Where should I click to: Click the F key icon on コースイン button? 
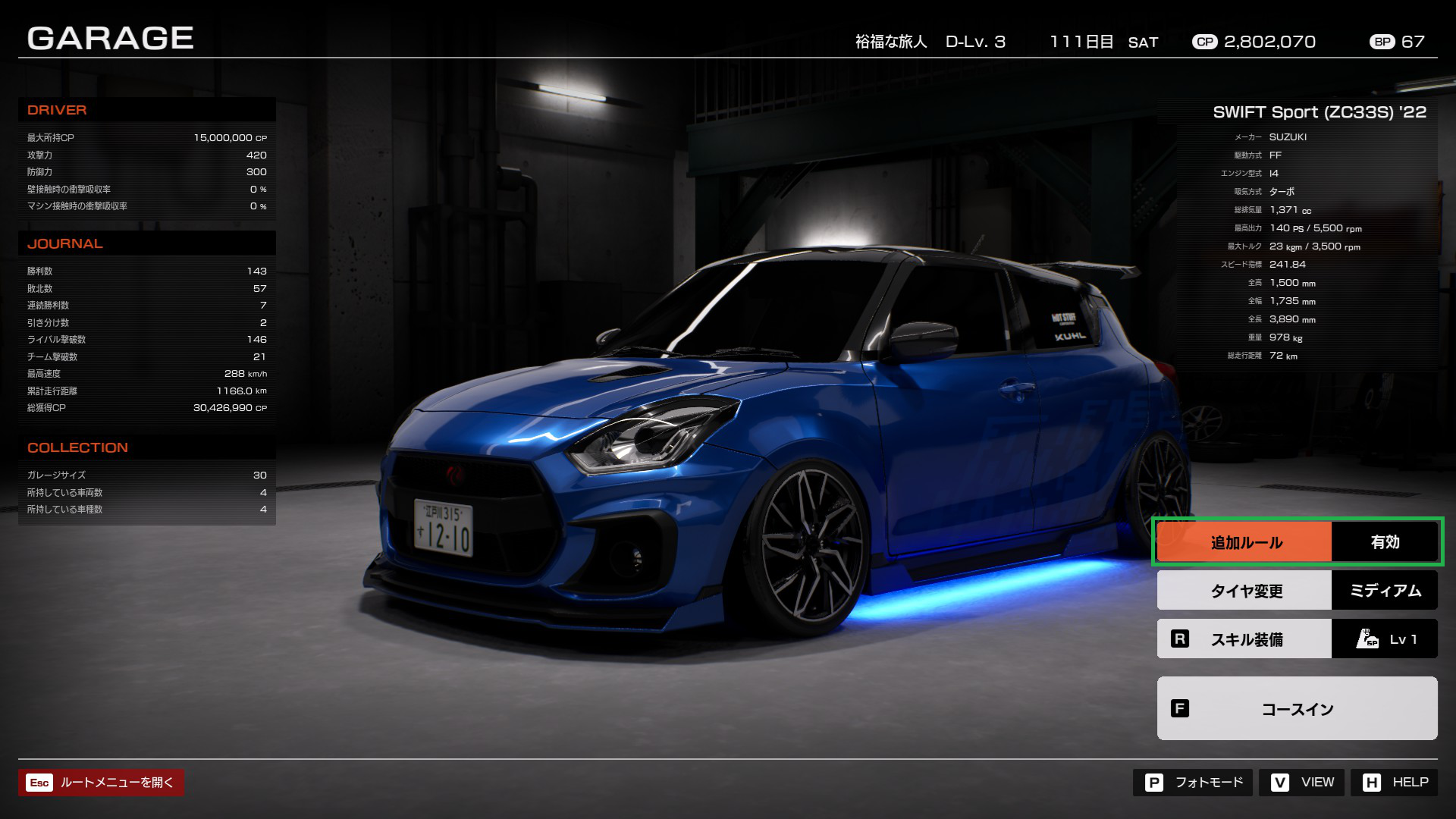[x=1179, y=709]
